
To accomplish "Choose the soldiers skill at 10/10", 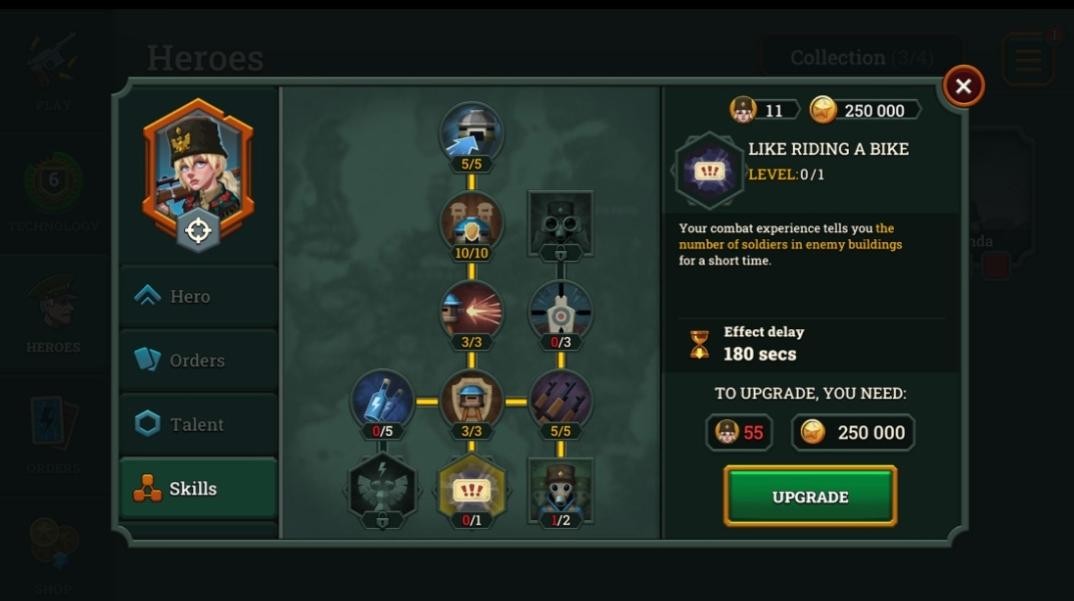I will tap(471, 222).
